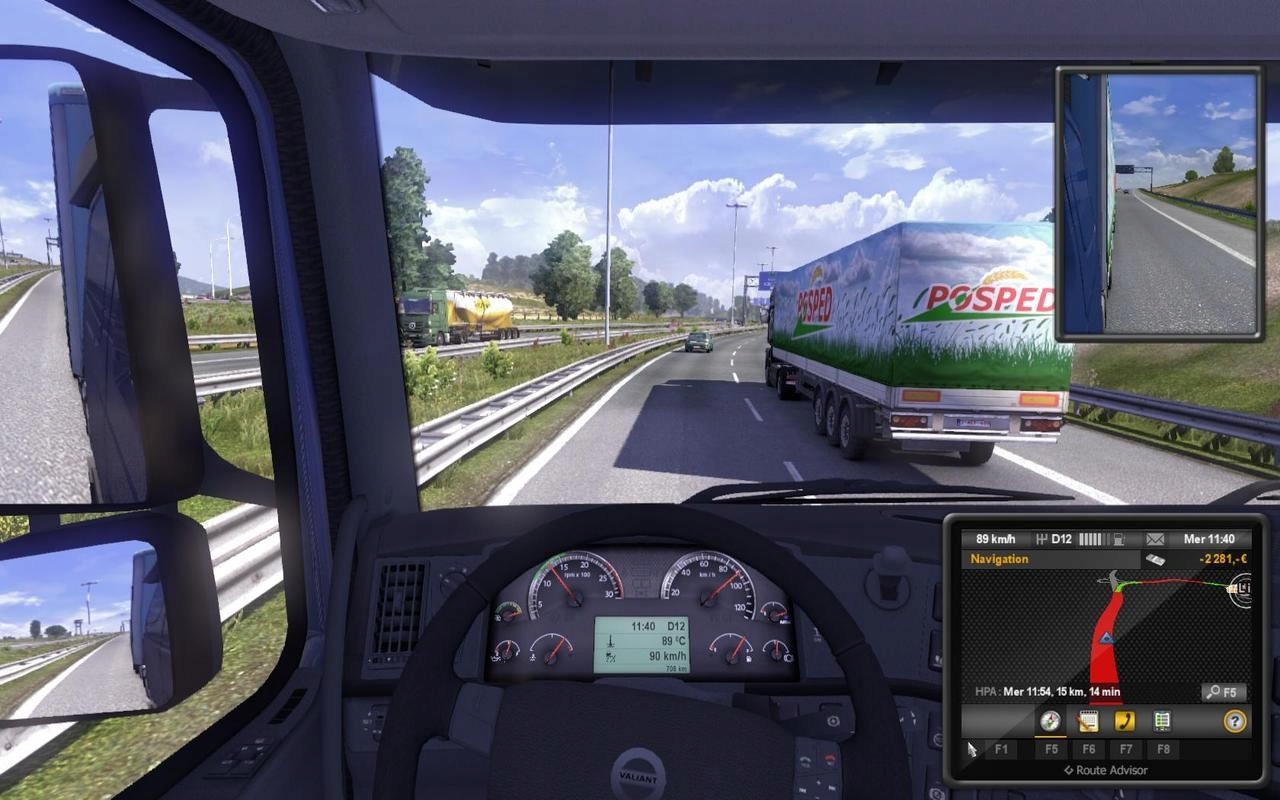Open the F8 cargo tab
Image resolution: width=1280 pixels, height=800 pixels.
[1163, 749]
